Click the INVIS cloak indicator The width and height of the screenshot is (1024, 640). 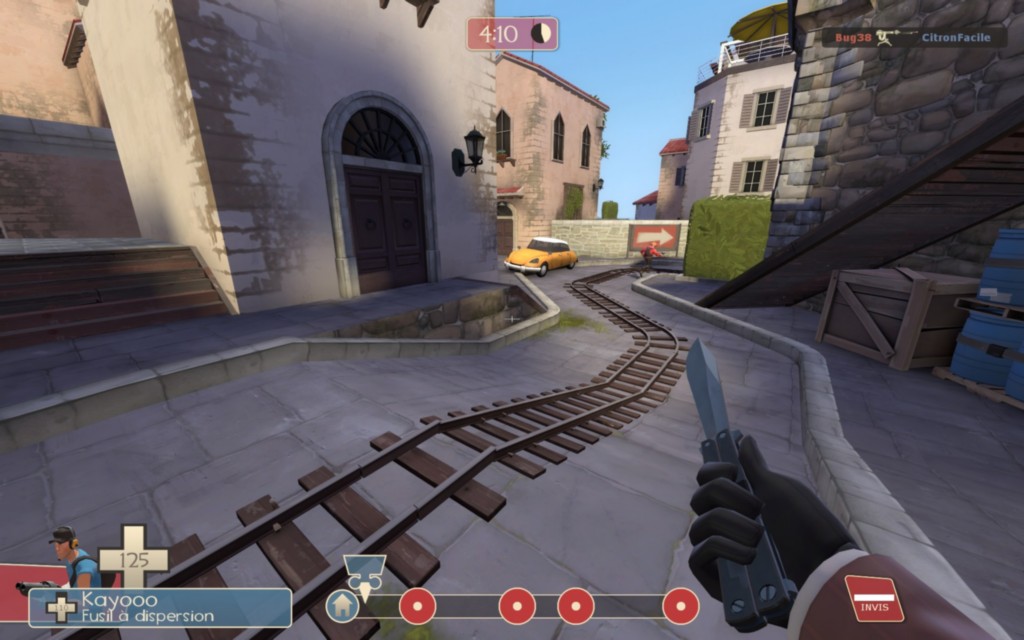[873, 598]
